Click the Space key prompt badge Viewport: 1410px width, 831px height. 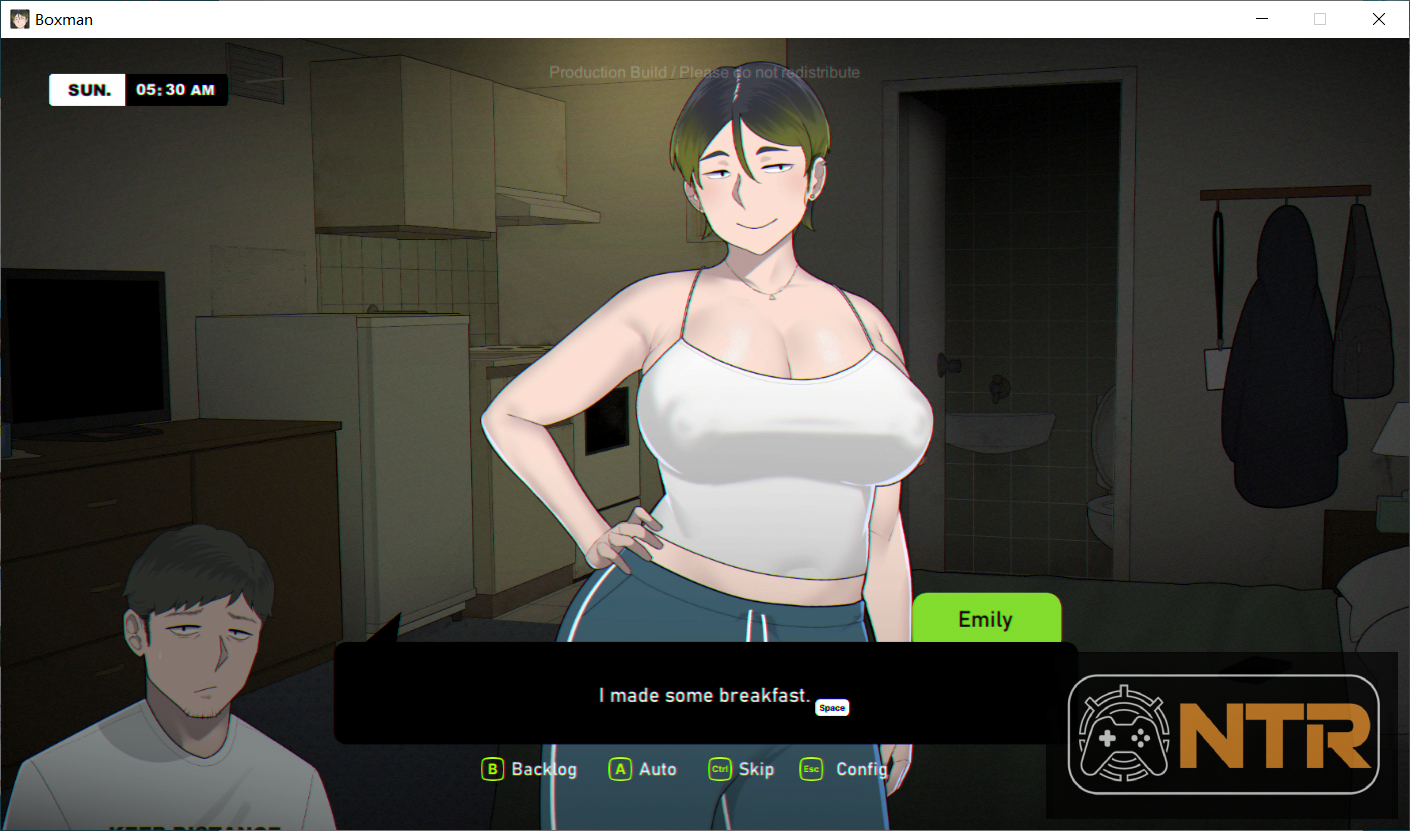click(832, 707)
